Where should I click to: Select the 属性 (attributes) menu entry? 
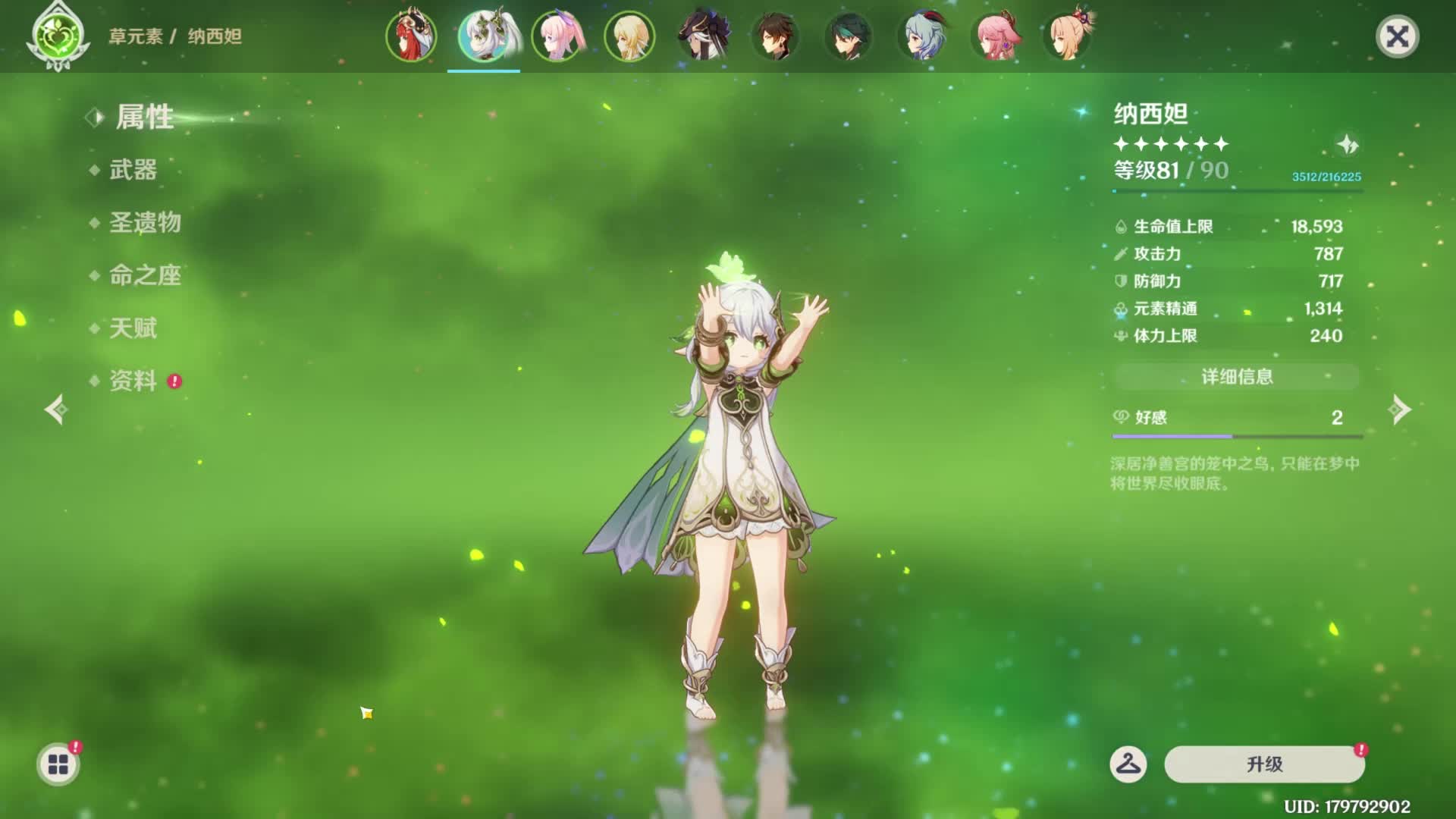144,118
